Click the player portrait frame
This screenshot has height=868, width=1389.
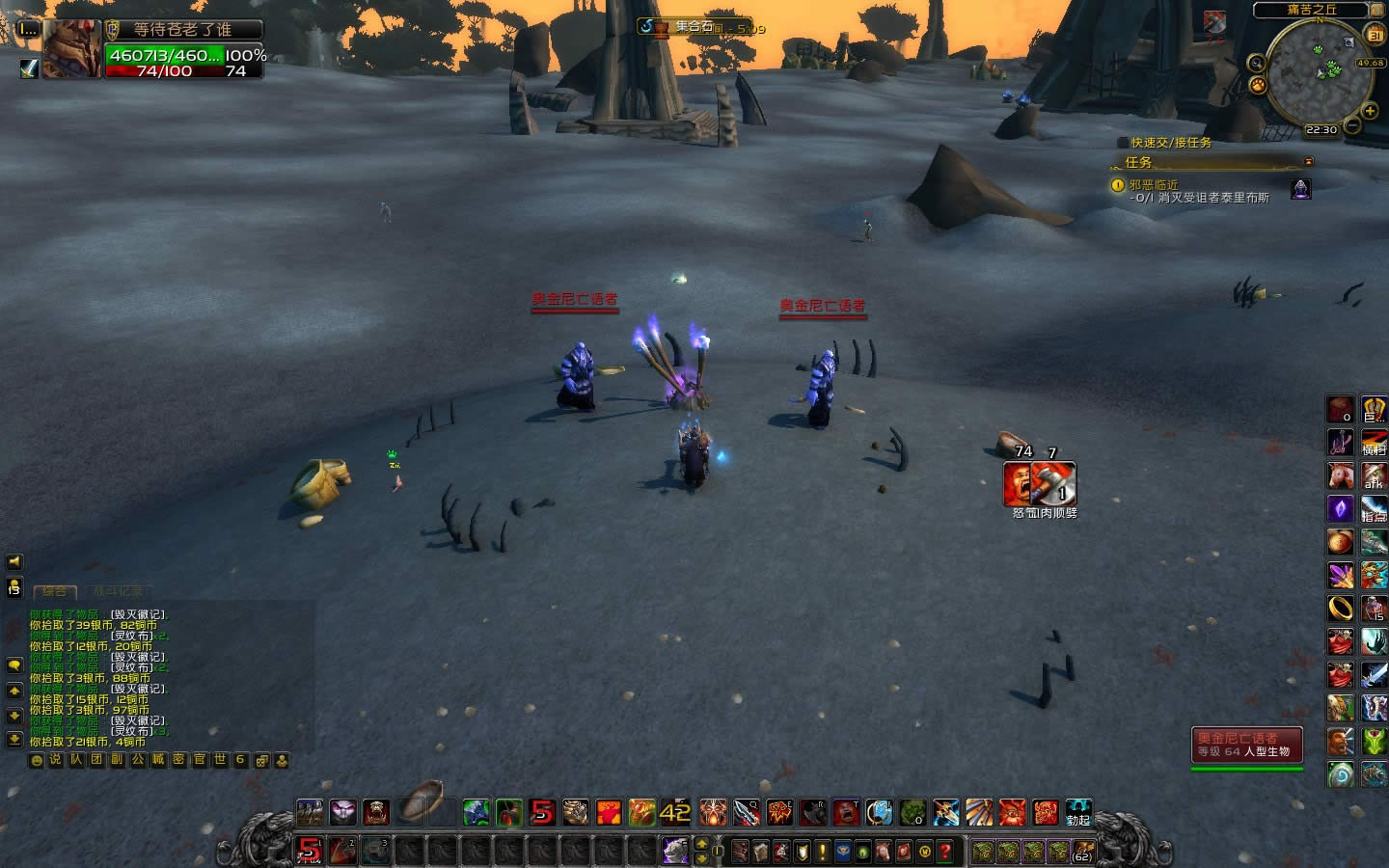pyautogui.click(x=71, y=48)
